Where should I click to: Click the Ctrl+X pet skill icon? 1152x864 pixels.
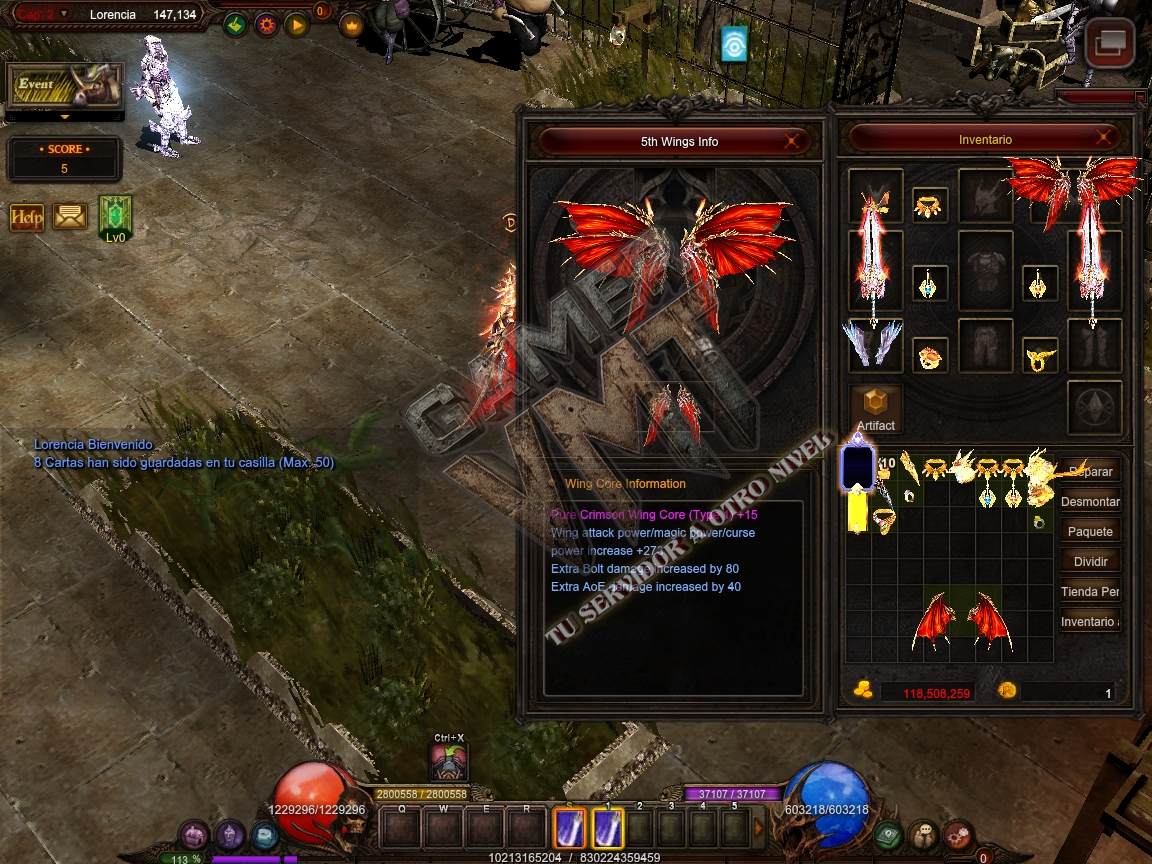tap(449, 763)
